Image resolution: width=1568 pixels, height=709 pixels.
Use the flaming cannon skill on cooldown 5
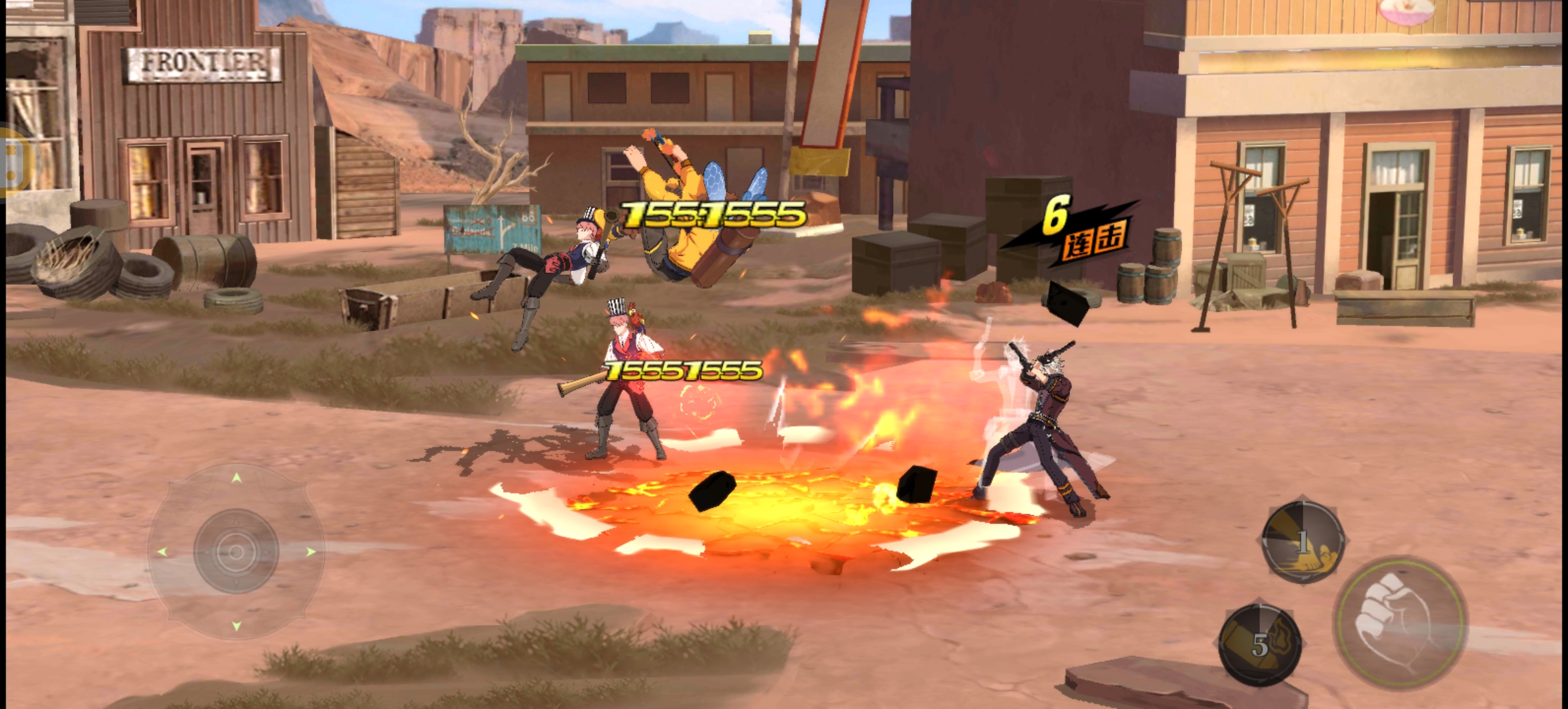(x=1259, y=645)
